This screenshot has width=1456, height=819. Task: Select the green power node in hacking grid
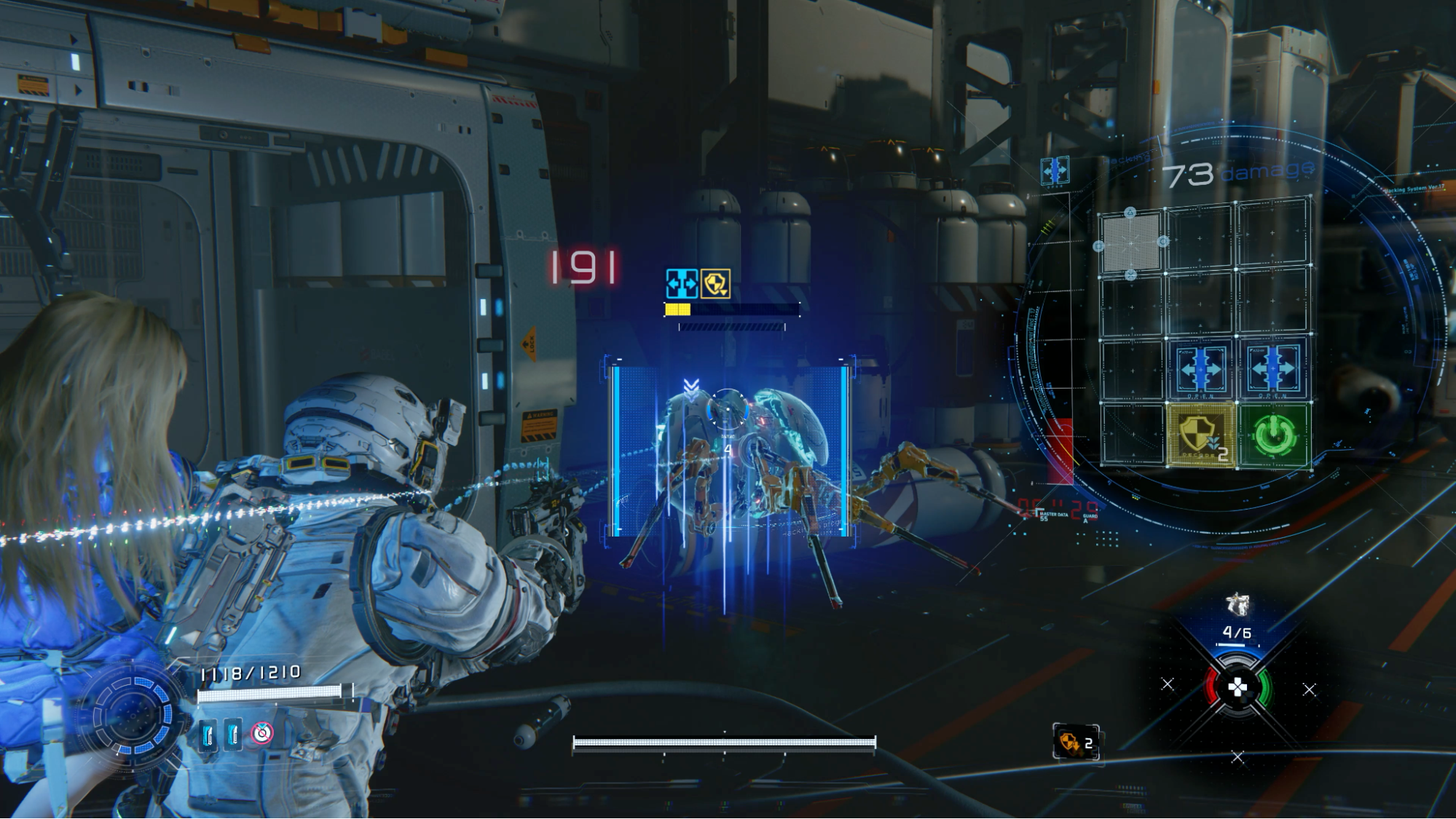[x=1274, y=435]
